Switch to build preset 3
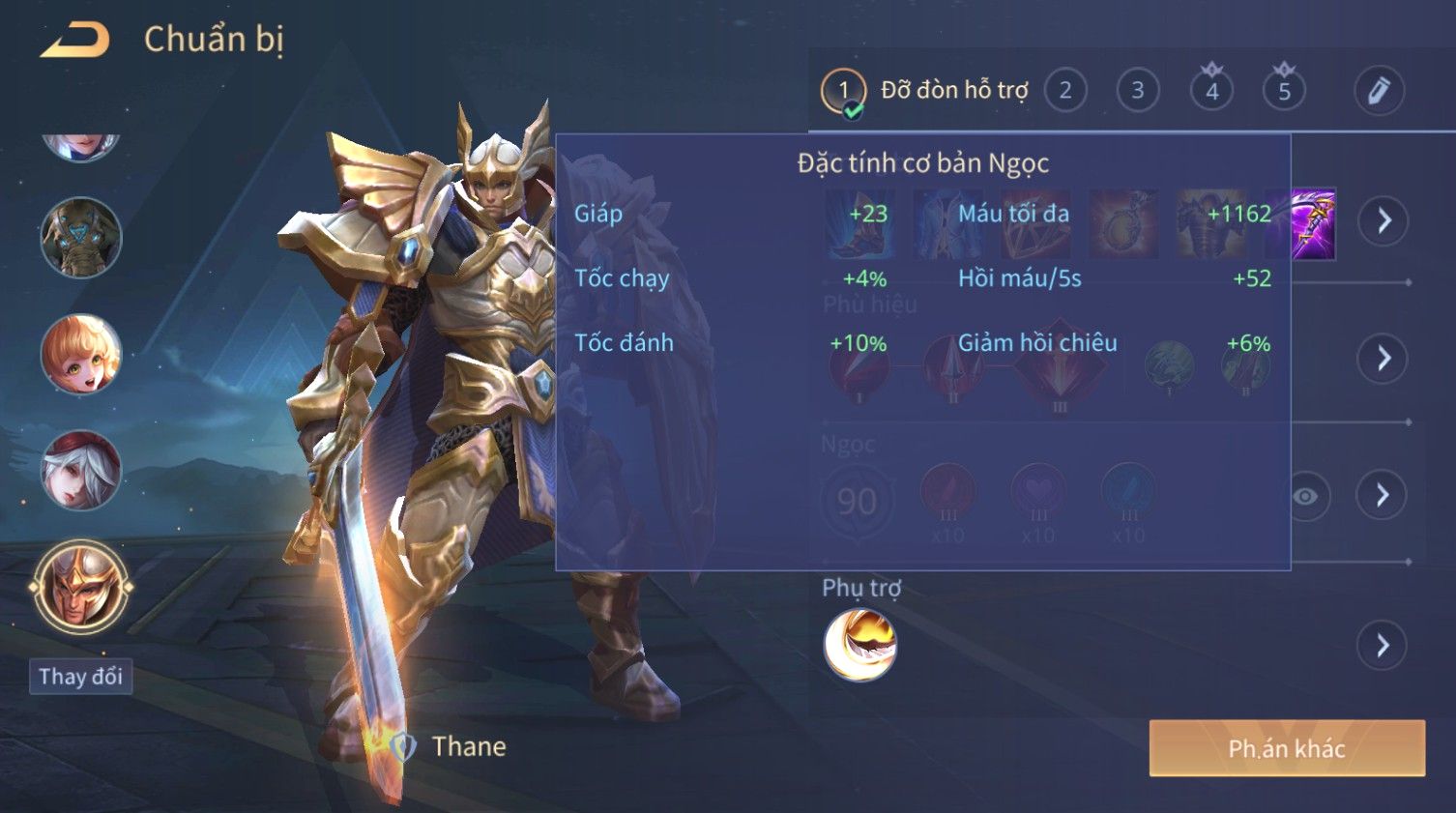 tap(1137, 91)
